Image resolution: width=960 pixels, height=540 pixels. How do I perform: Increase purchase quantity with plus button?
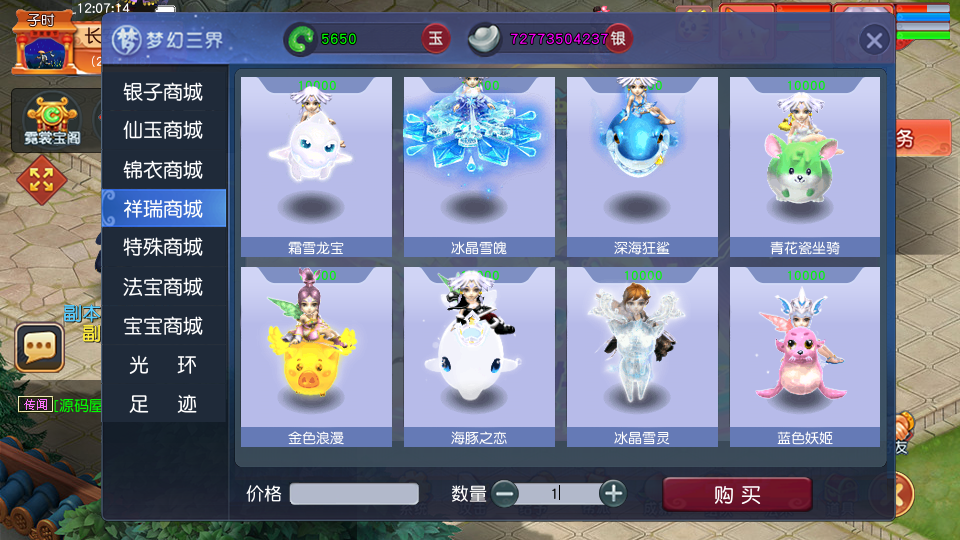[613, 493]
